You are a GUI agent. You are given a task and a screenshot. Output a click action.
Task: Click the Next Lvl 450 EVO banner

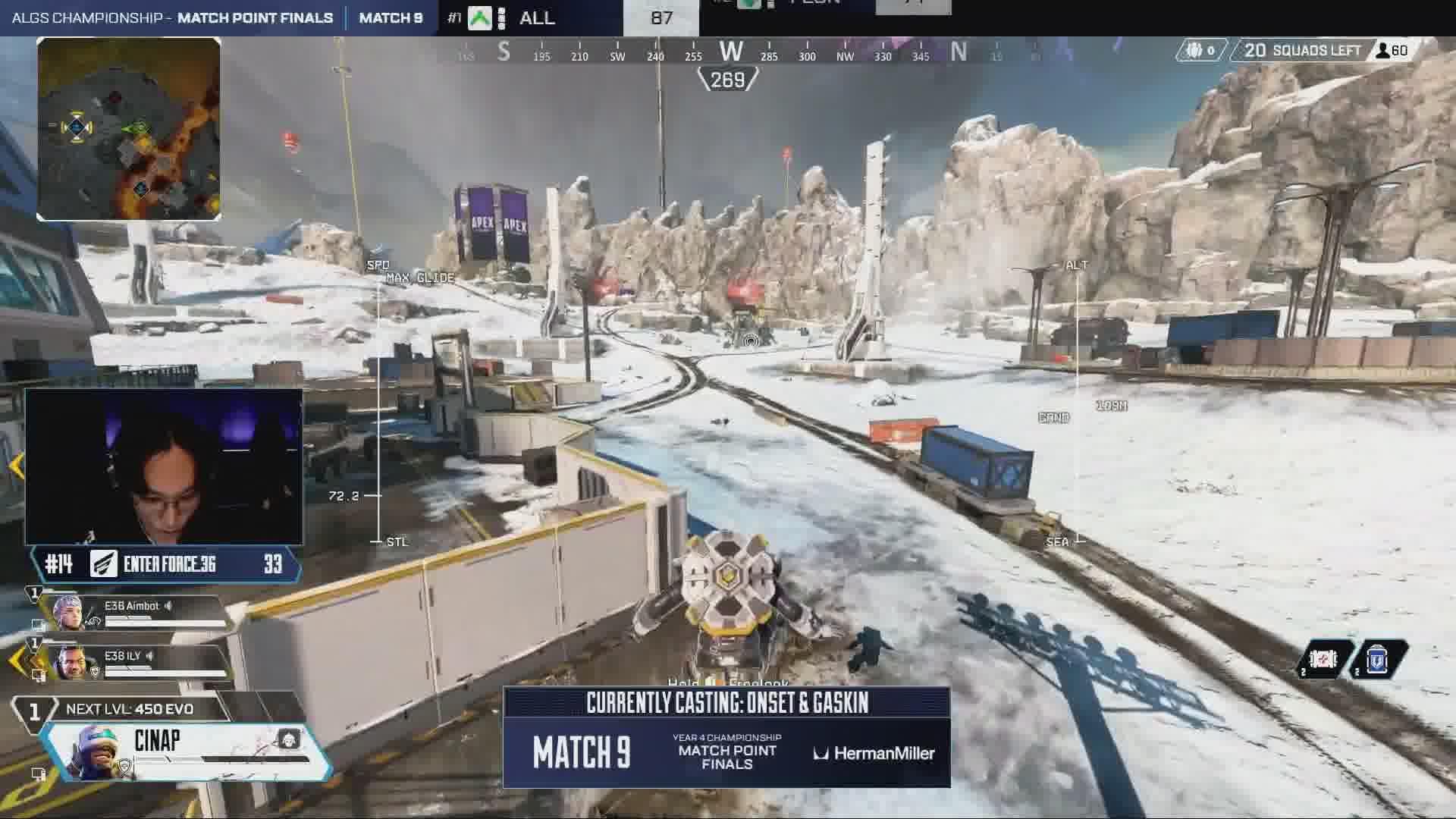click(130, 709)
